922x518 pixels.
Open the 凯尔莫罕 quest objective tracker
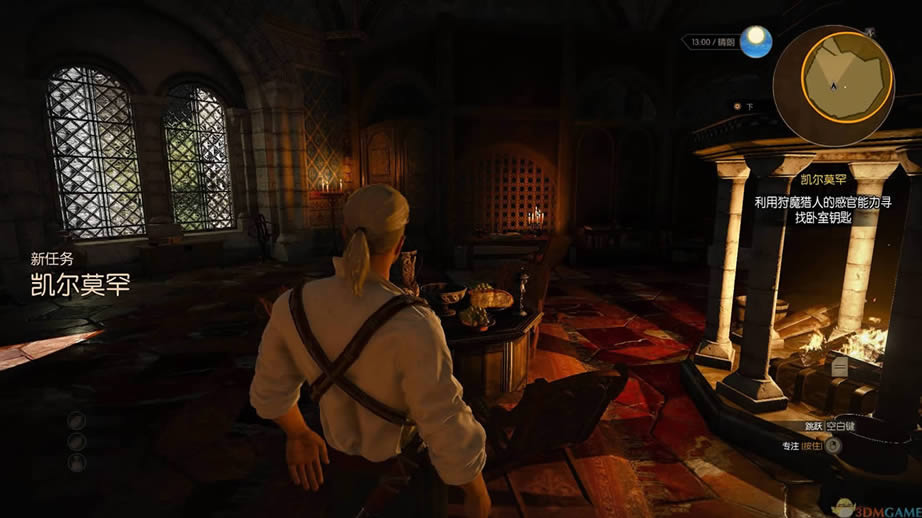(x=823, y=200)
